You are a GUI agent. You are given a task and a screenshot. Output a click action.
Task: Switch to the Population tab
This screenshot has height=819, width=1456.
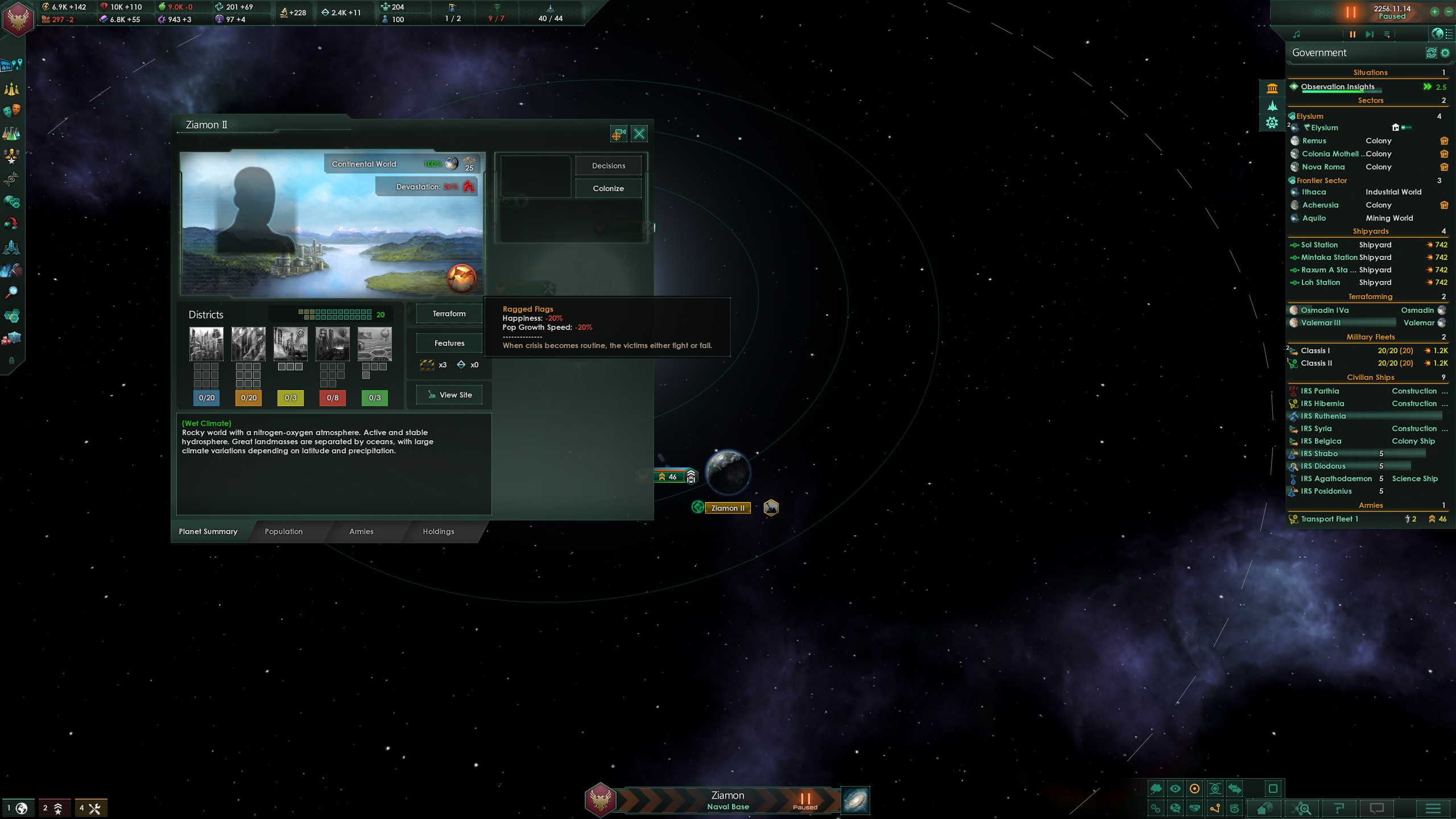[x=283, y=531]
